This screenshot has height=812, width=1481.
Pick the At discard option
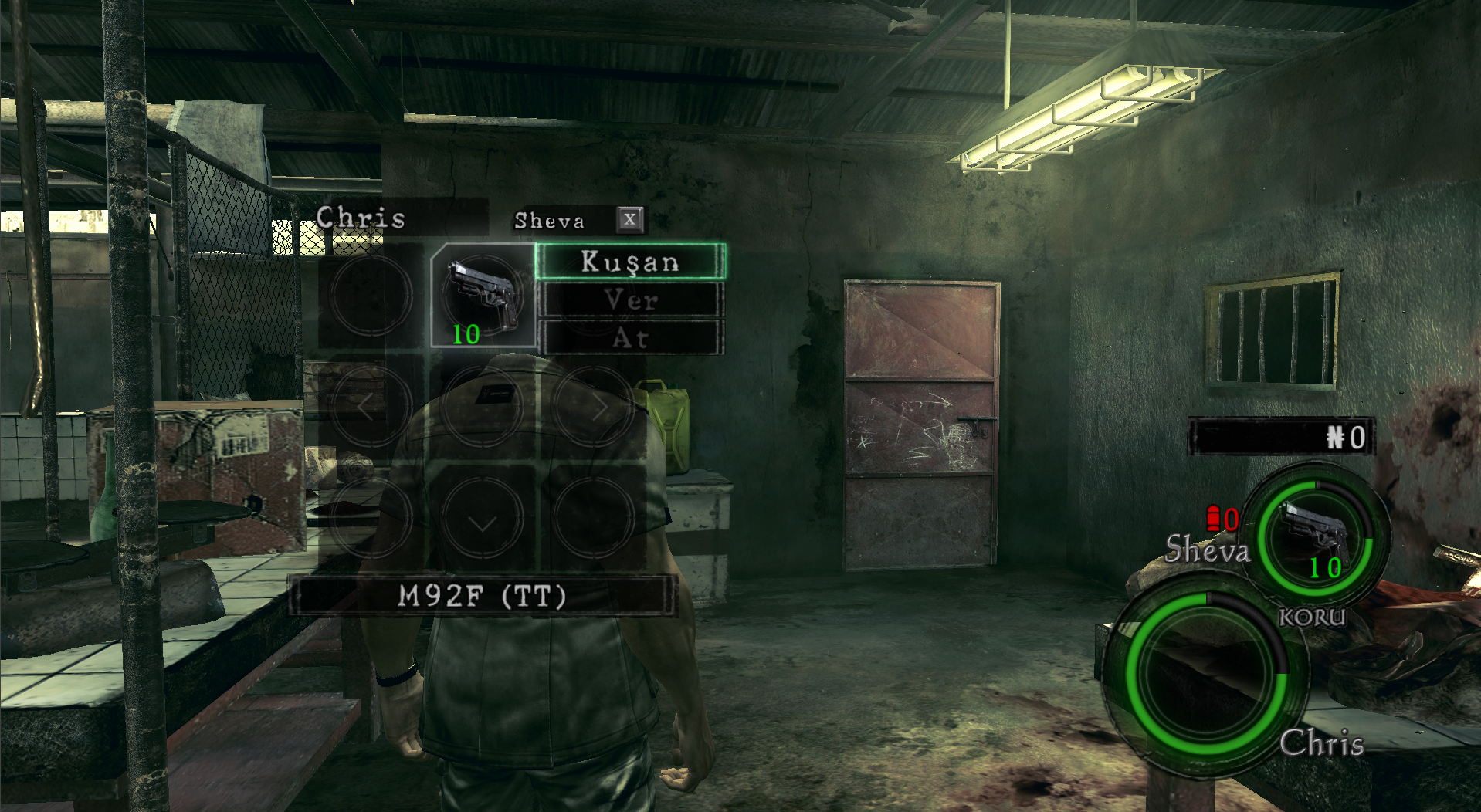(x=630, y=338)
